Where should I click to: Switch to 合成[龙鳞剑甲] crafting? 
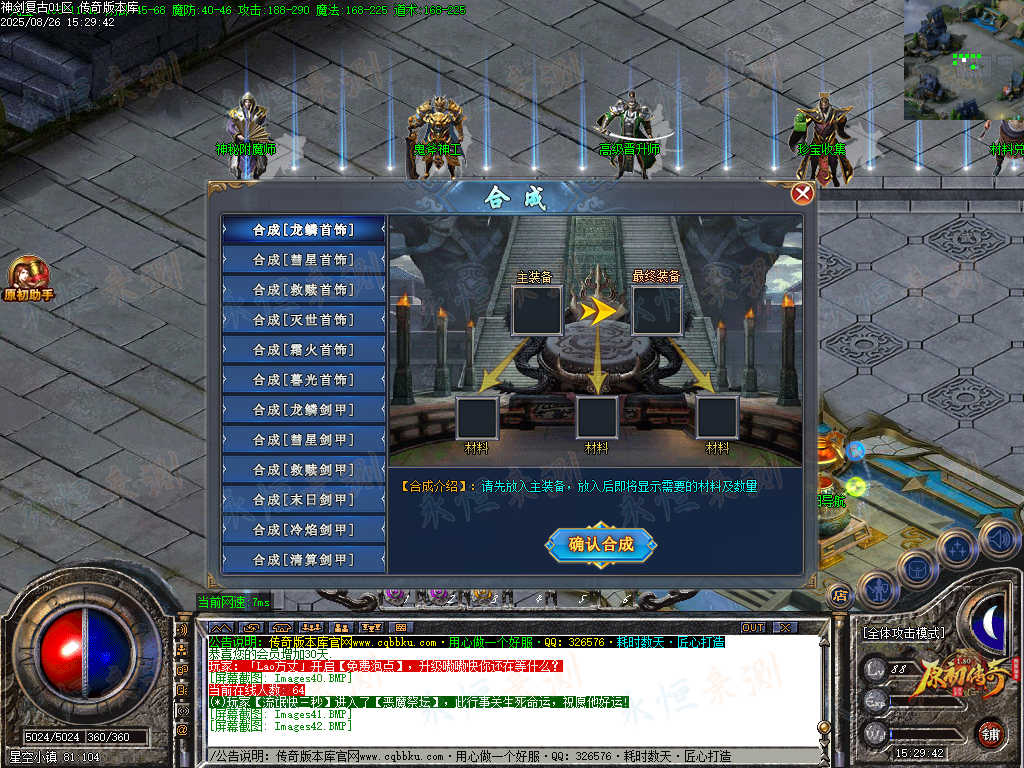click(303, 409)
